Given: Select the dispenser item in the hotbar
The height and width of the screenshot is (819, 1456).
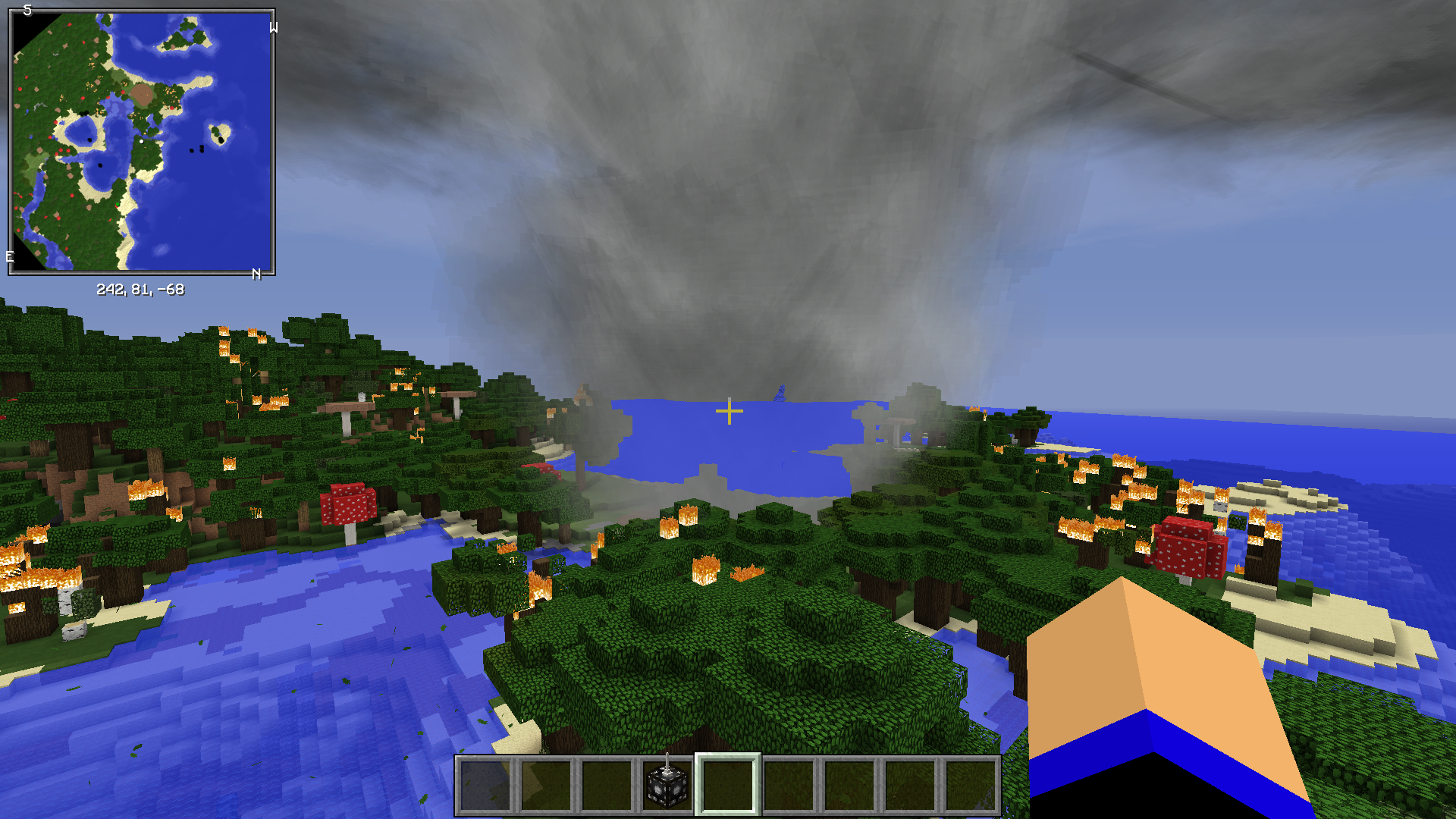Looking at the screenshot, I should tap(667, 787).
